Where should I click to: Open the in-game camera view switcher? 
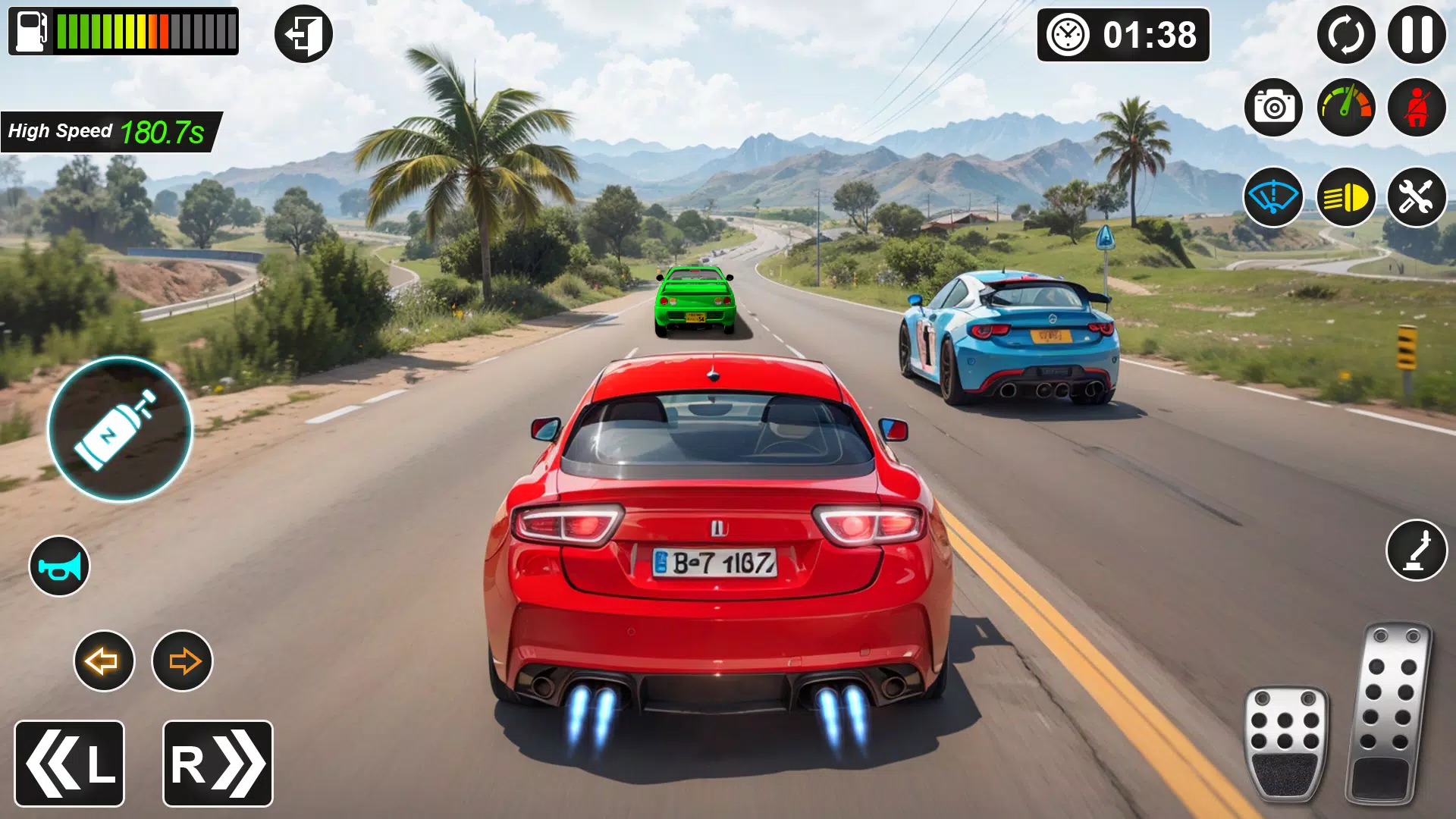click(x=1273, y=107)
